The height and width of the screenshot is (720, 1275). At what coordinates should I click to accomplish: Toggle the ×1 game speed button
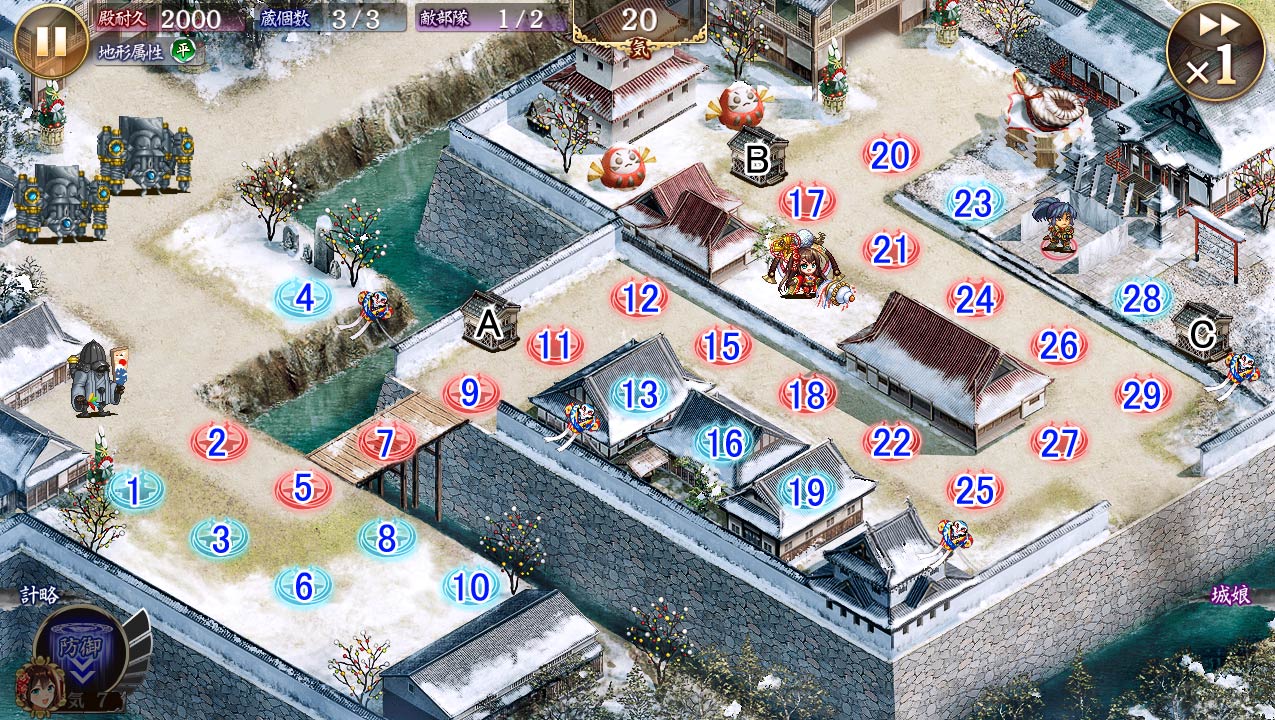coord(1214,52)
